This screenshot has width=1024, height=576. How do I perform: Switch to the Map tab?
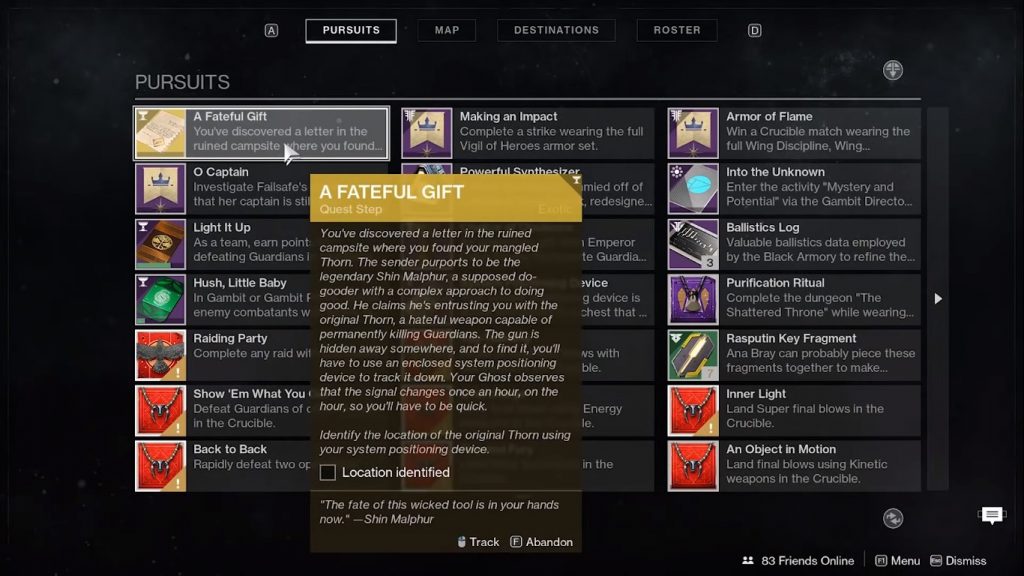click(x=447, y=30)
